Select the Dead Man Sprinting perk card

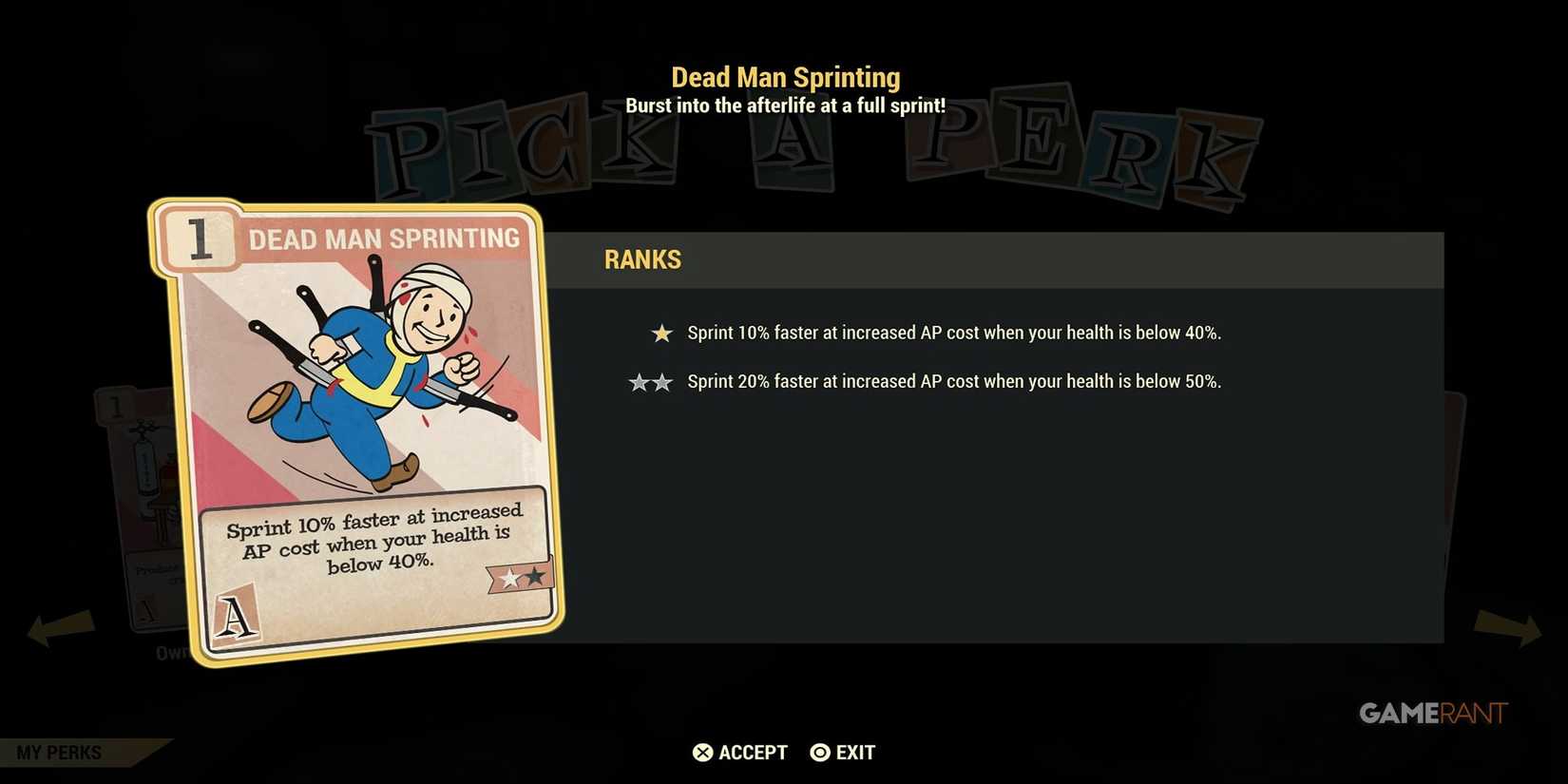click(x=356, y=428)
